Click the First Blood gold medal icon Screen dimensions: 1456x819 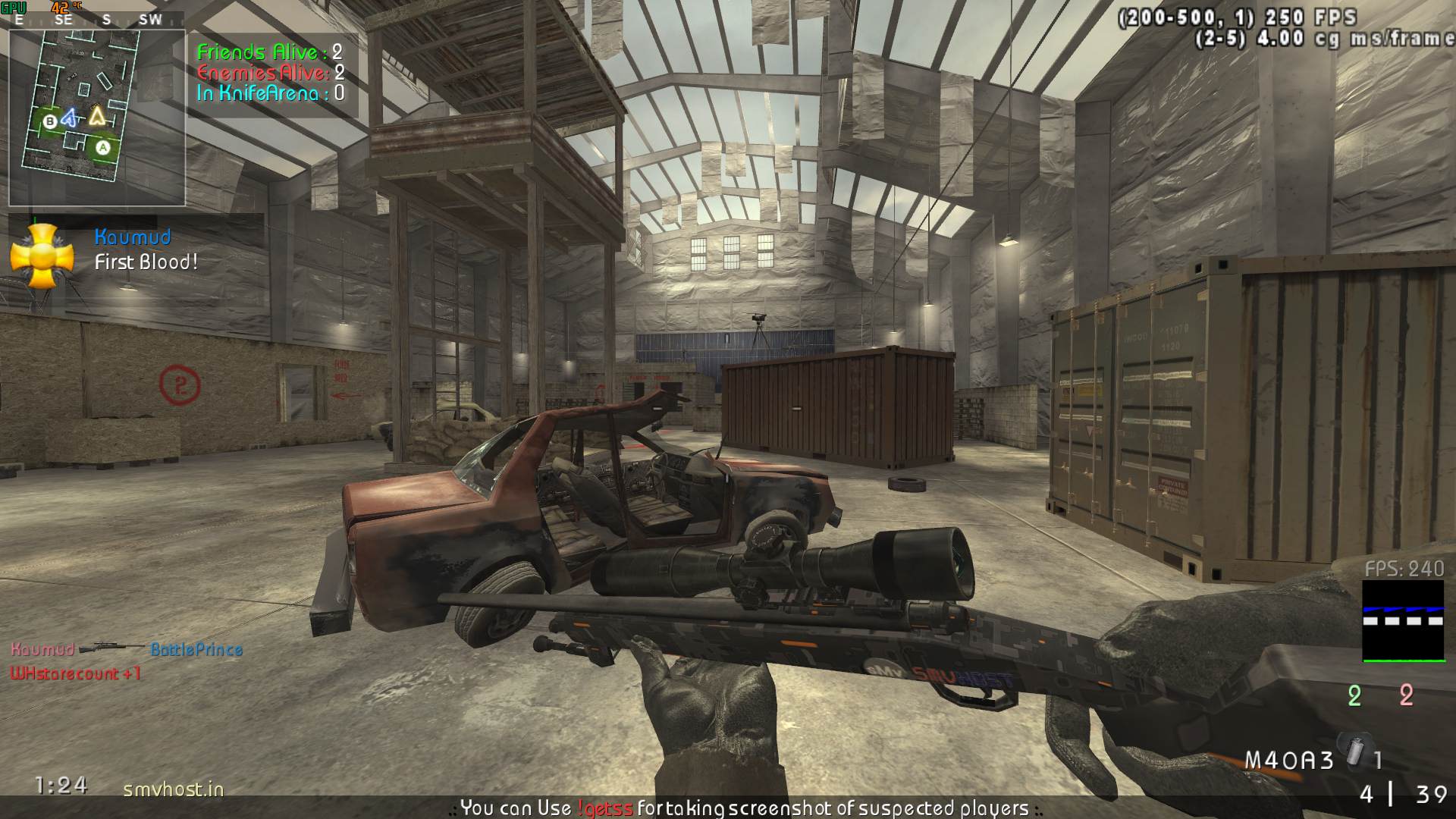(x=42, y=257)
